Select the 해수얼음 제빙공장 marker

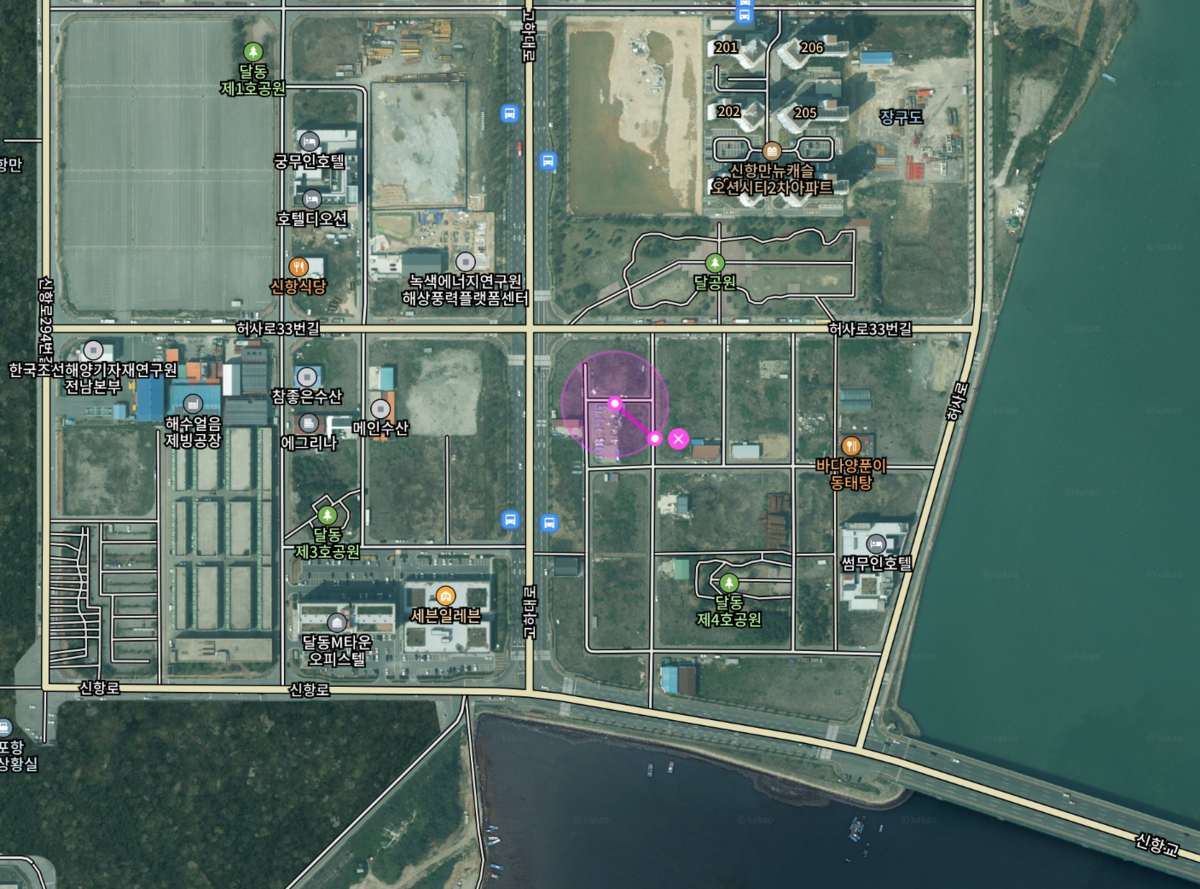point(192,403)
